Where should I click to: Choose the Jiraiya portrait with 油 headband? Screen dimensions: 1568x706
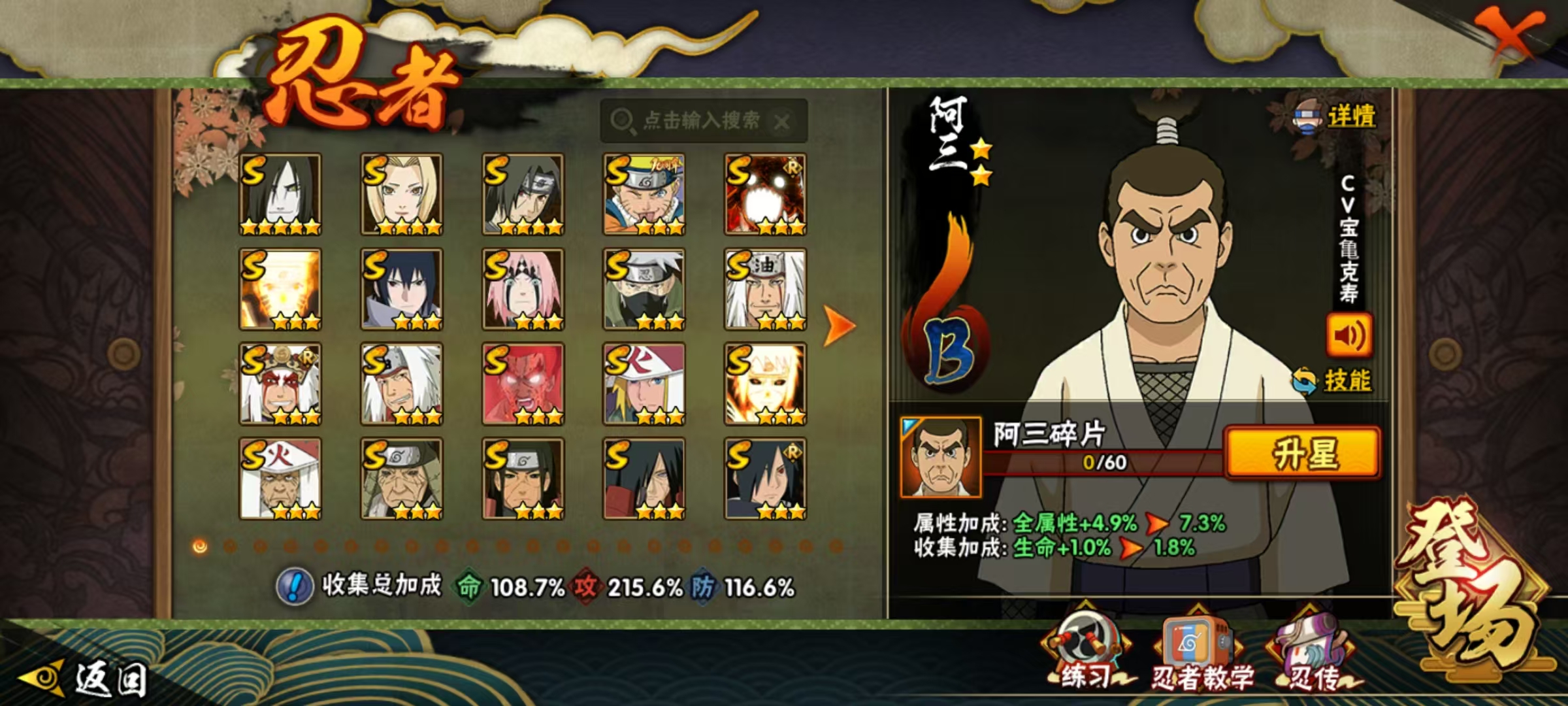(765, 289)
